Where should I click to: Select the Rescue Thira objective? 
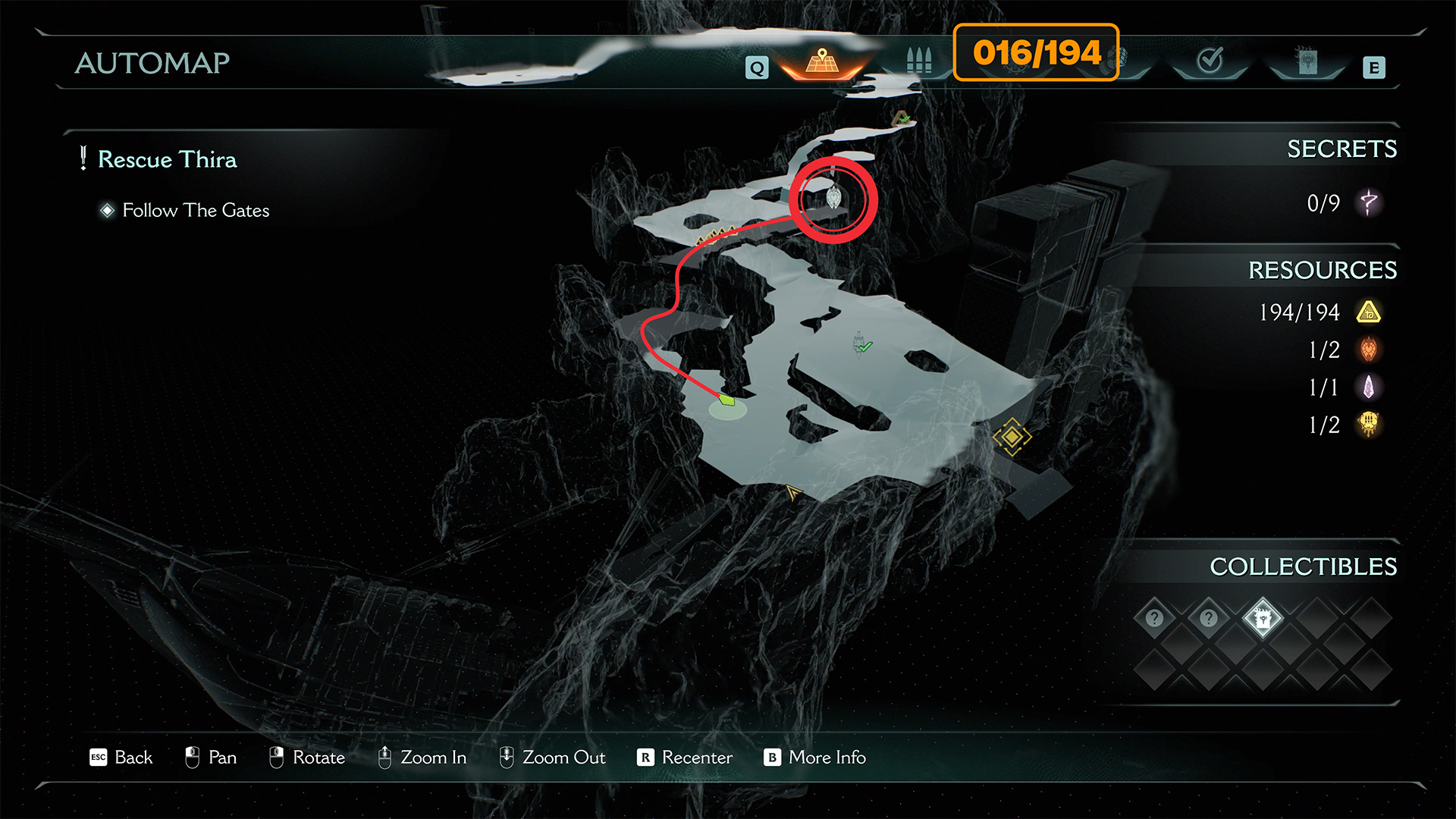tap(167, 159)
